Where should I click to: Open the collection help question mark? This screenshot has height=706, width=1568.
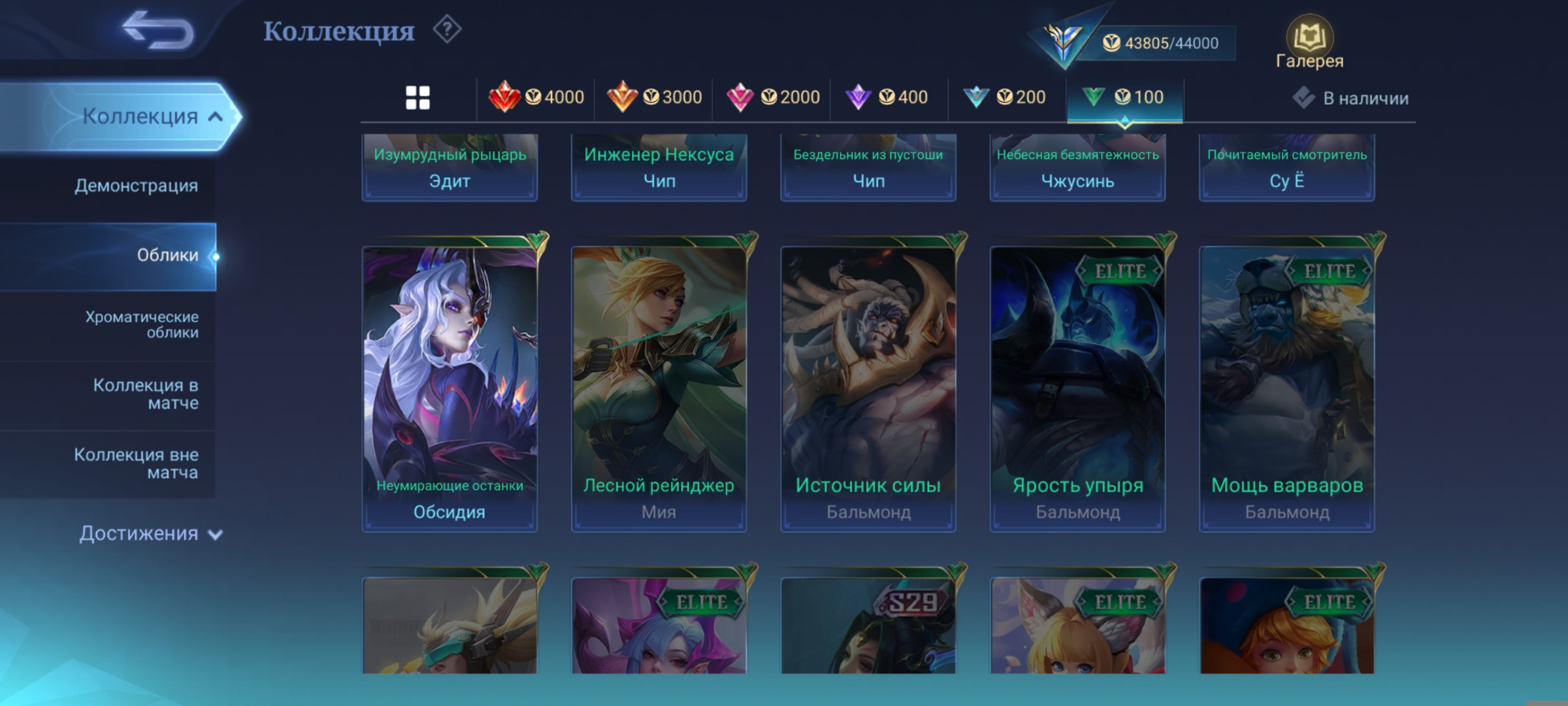pyautogui.click(x=448, y=30)
